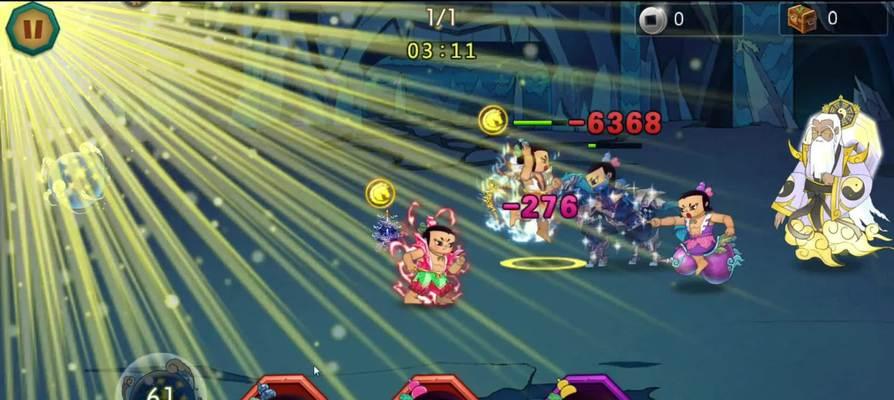
Task: Click the silver coin icon
Action: point(653,18)
